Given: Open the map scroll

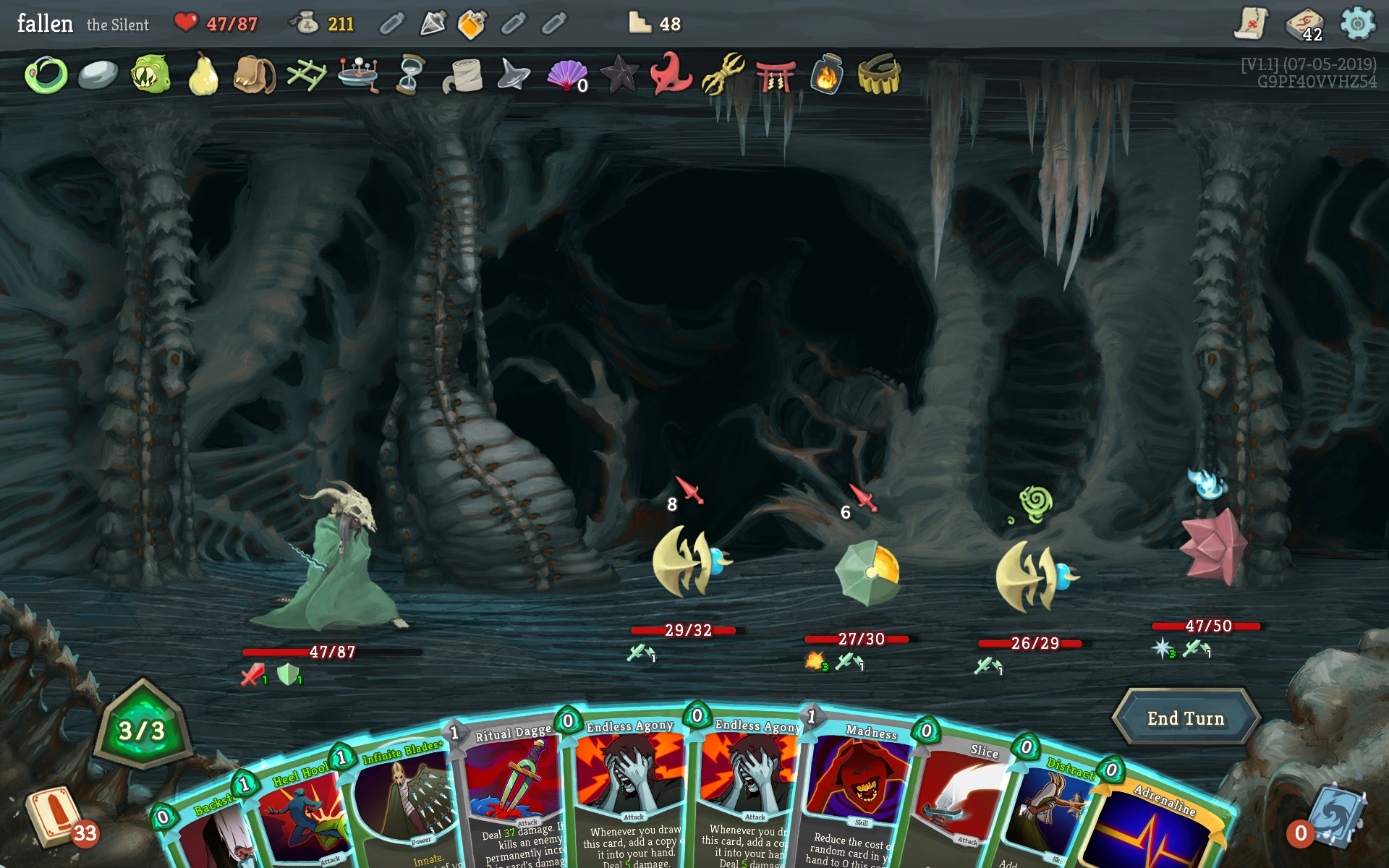Looking at the screenshot, I should [1250, 24].
